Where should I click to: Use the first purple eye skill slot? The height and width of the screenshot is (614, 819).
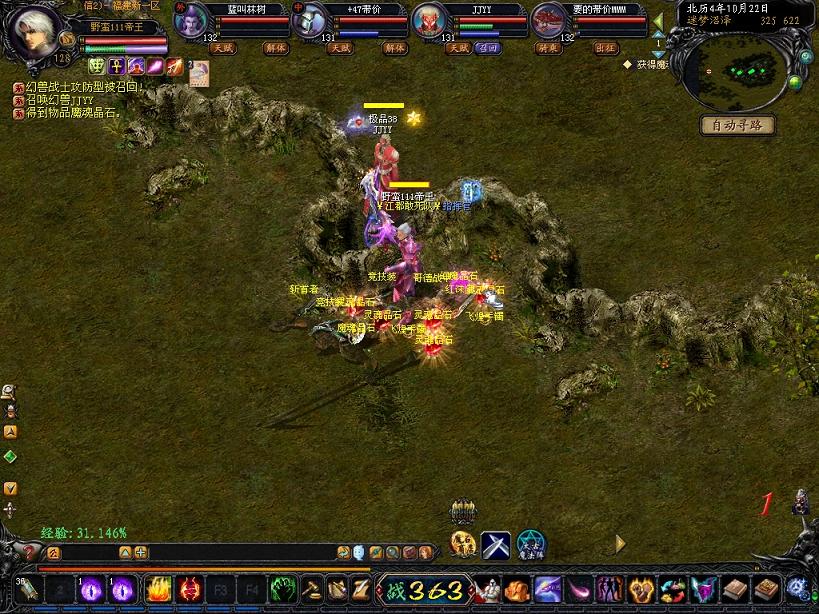point(90,589)
